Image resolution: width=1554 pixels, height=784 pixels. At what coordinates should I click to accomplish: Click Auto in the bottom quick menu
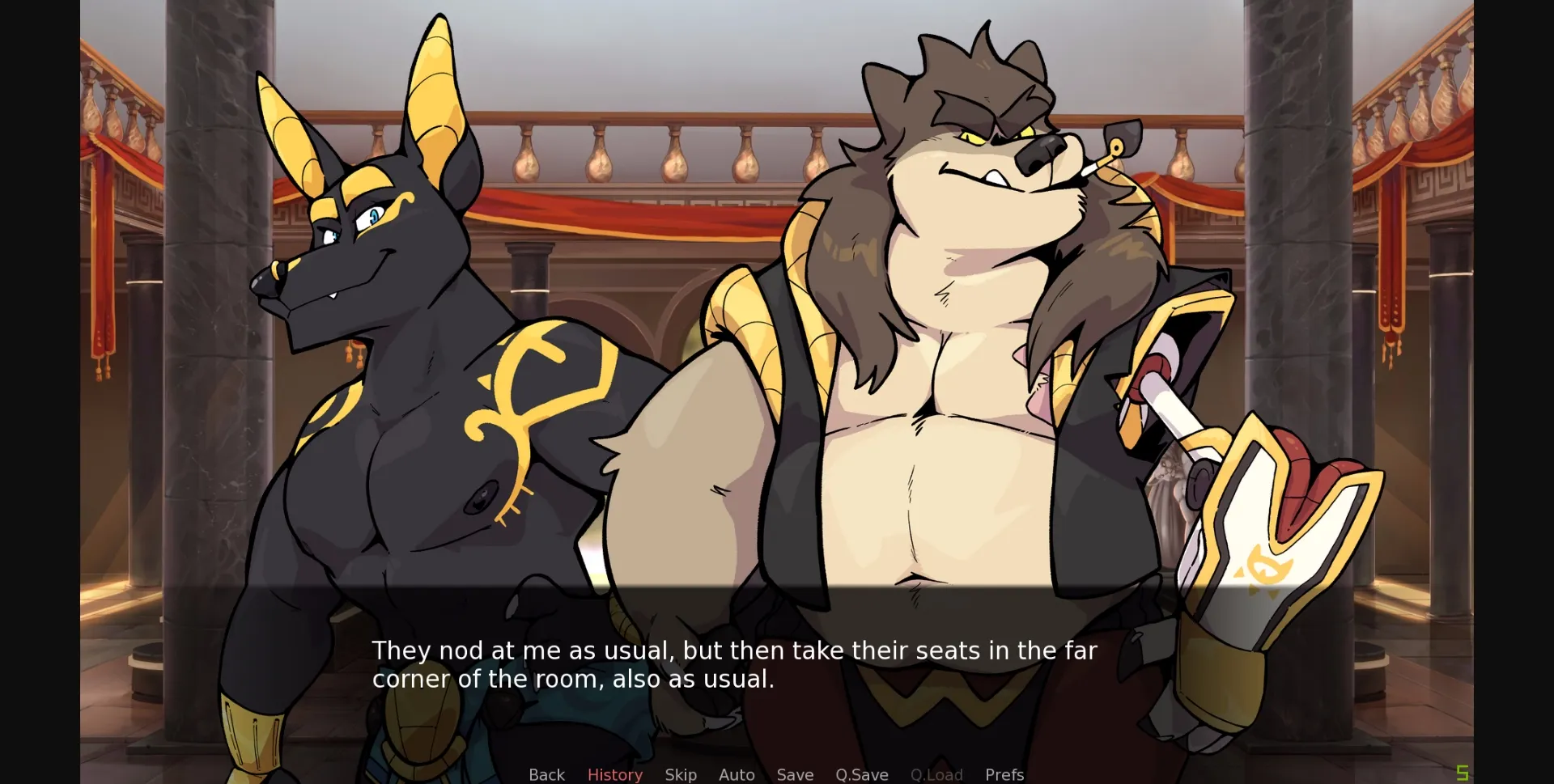tap(736, 774)
